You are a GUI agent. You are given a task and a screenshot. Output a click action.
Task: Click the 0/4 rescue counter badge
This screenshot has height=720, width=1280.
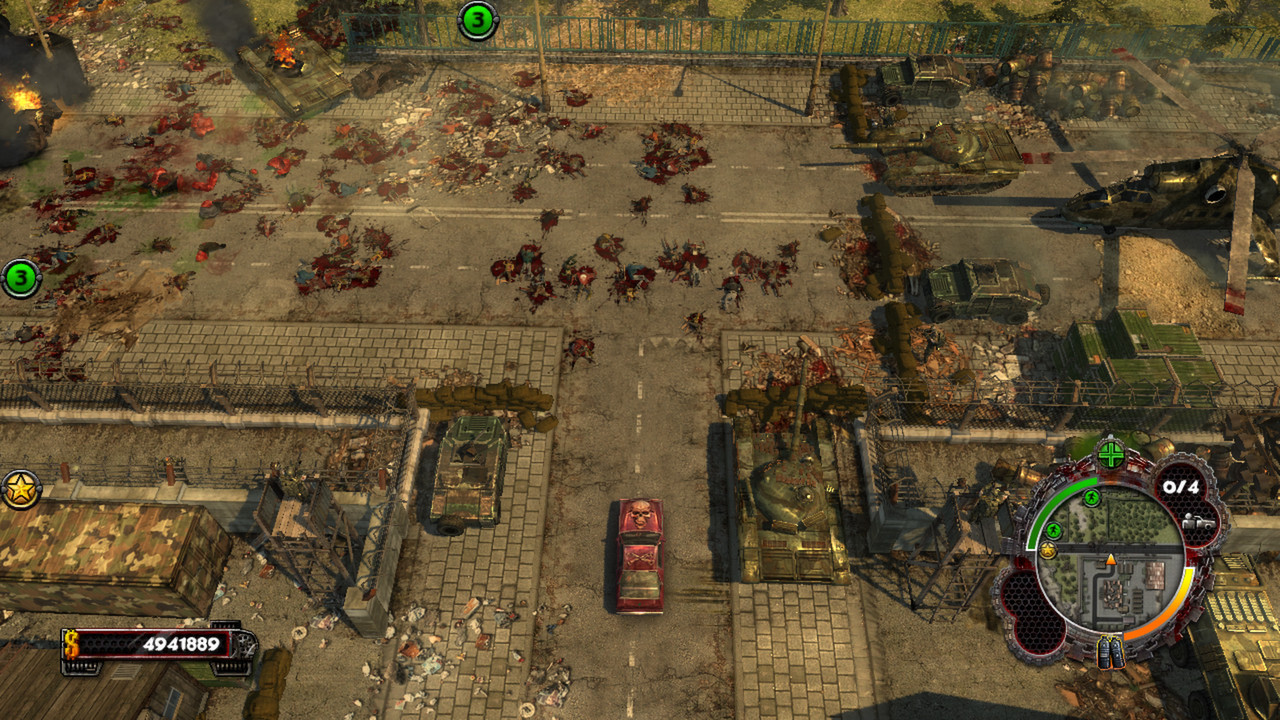tap(1180, 486)
